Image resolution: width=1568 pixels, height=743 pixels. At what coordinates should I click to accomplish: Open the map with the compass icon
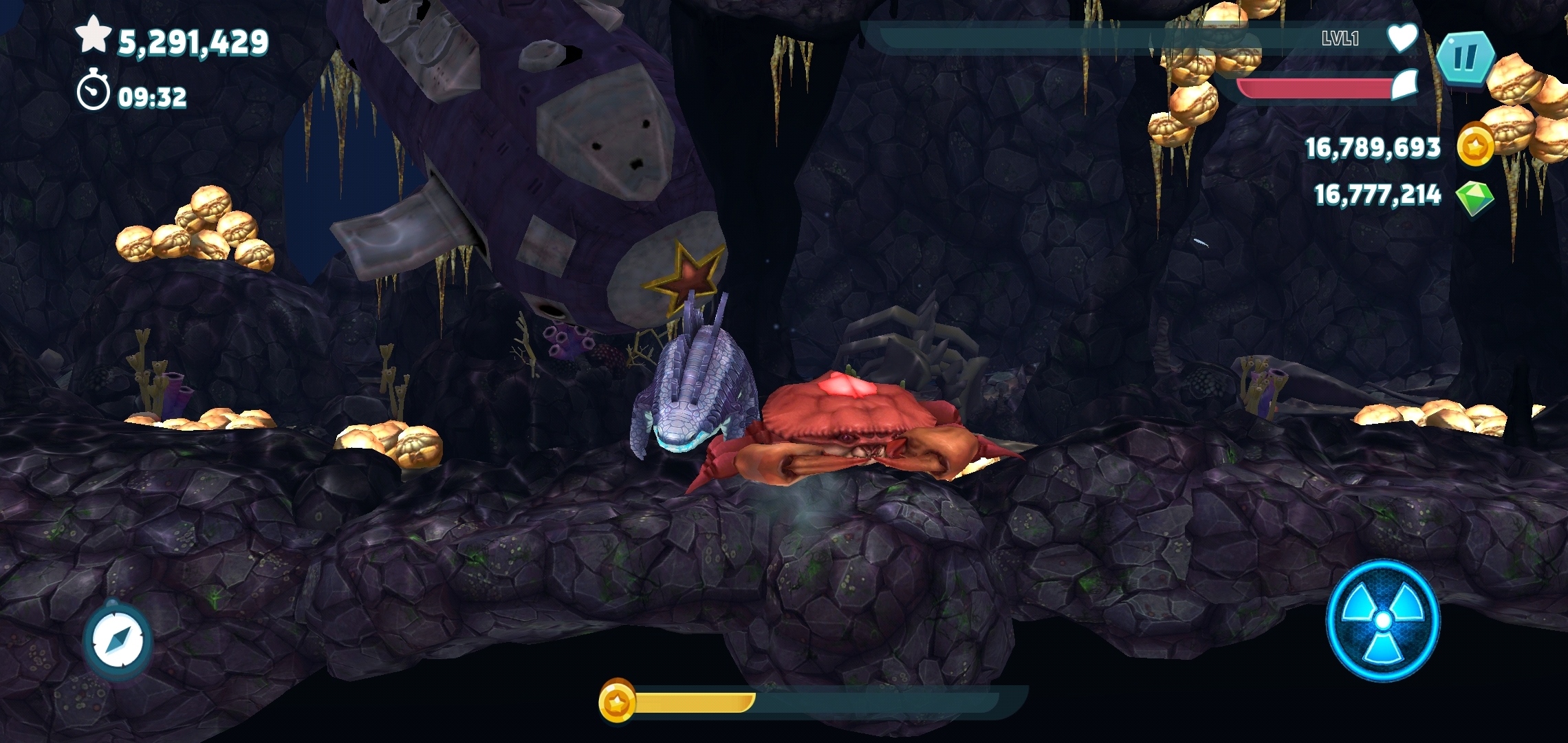point(117,640)
